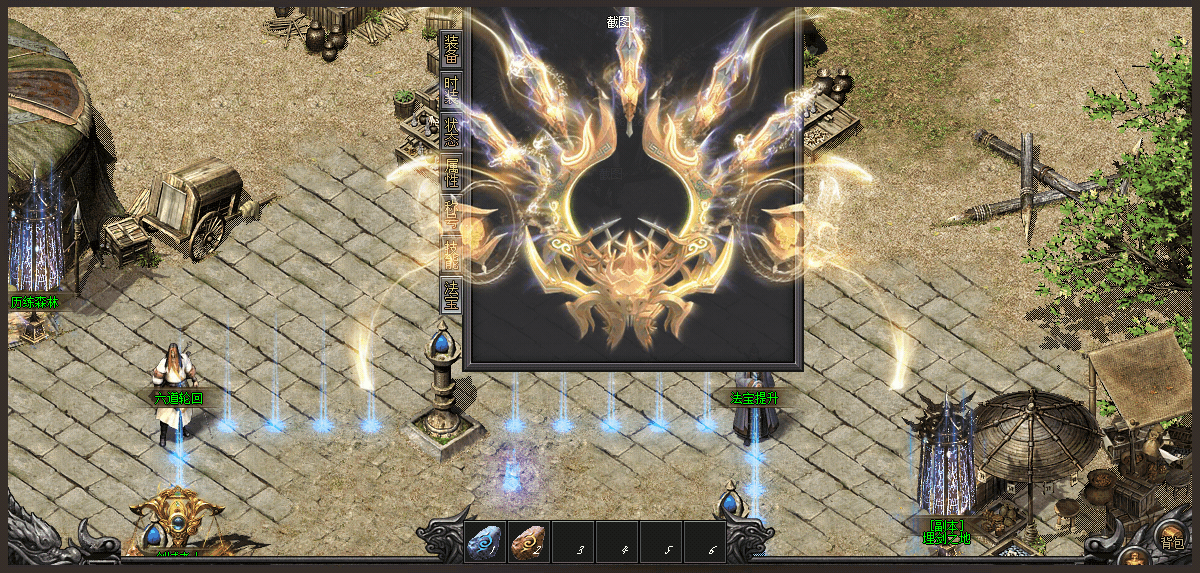Image resolution: width=1200 pixels, height=573 pixels.
Task: Use the blue rune stone in hotbar slot 1
Action: pyautogui.click(x=485, y=543)
